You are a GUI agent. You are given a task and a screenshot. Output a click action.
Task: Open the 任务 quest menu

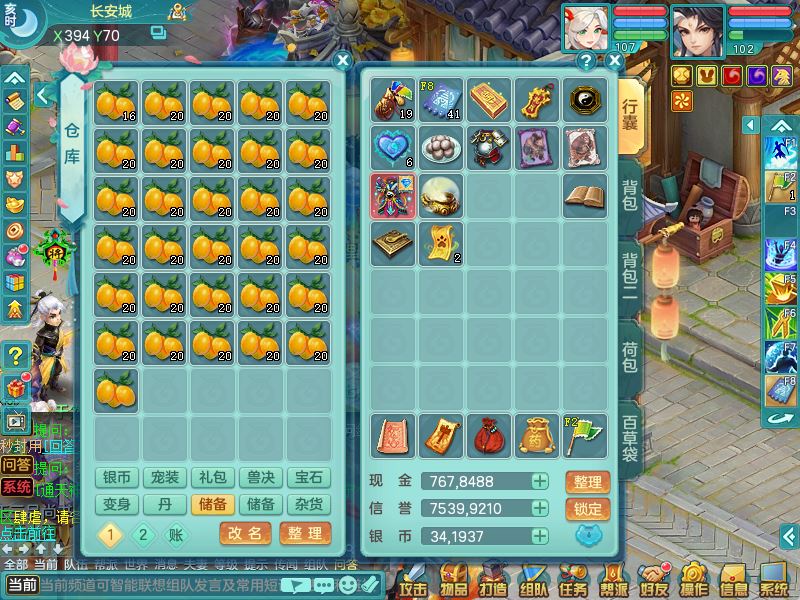(575, 579)
